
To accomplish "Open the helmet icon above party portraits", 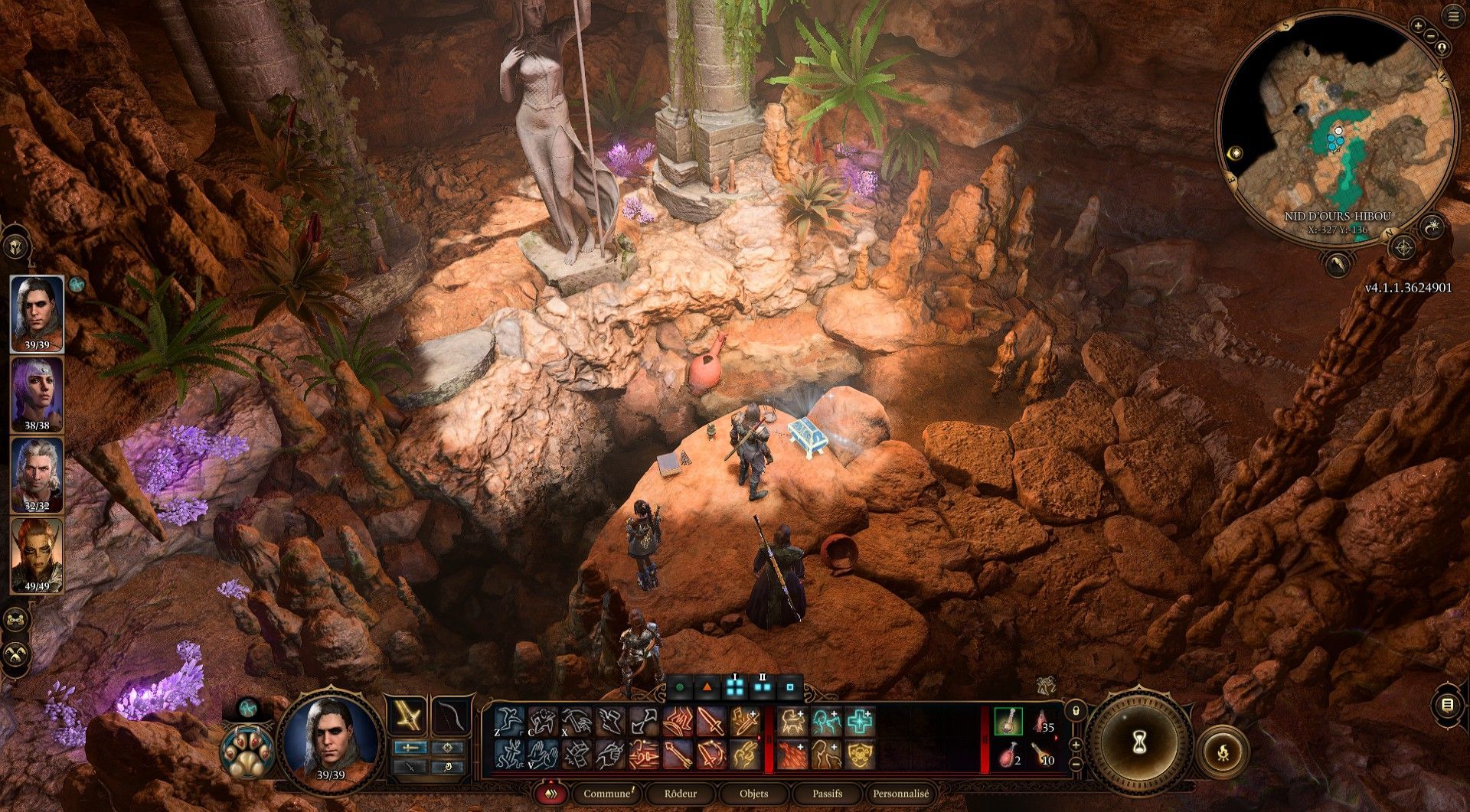I will click(16, 246).
